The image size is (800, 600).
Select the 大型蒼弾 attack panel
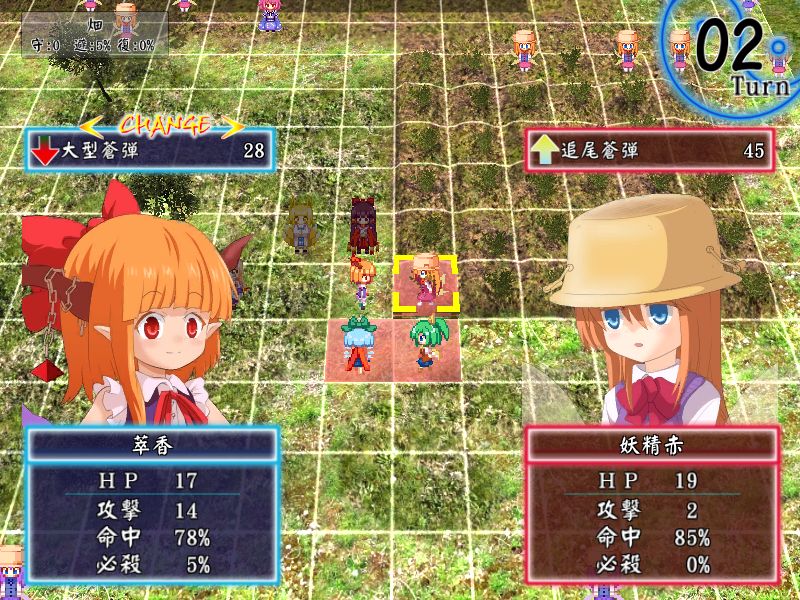[150, 151]
